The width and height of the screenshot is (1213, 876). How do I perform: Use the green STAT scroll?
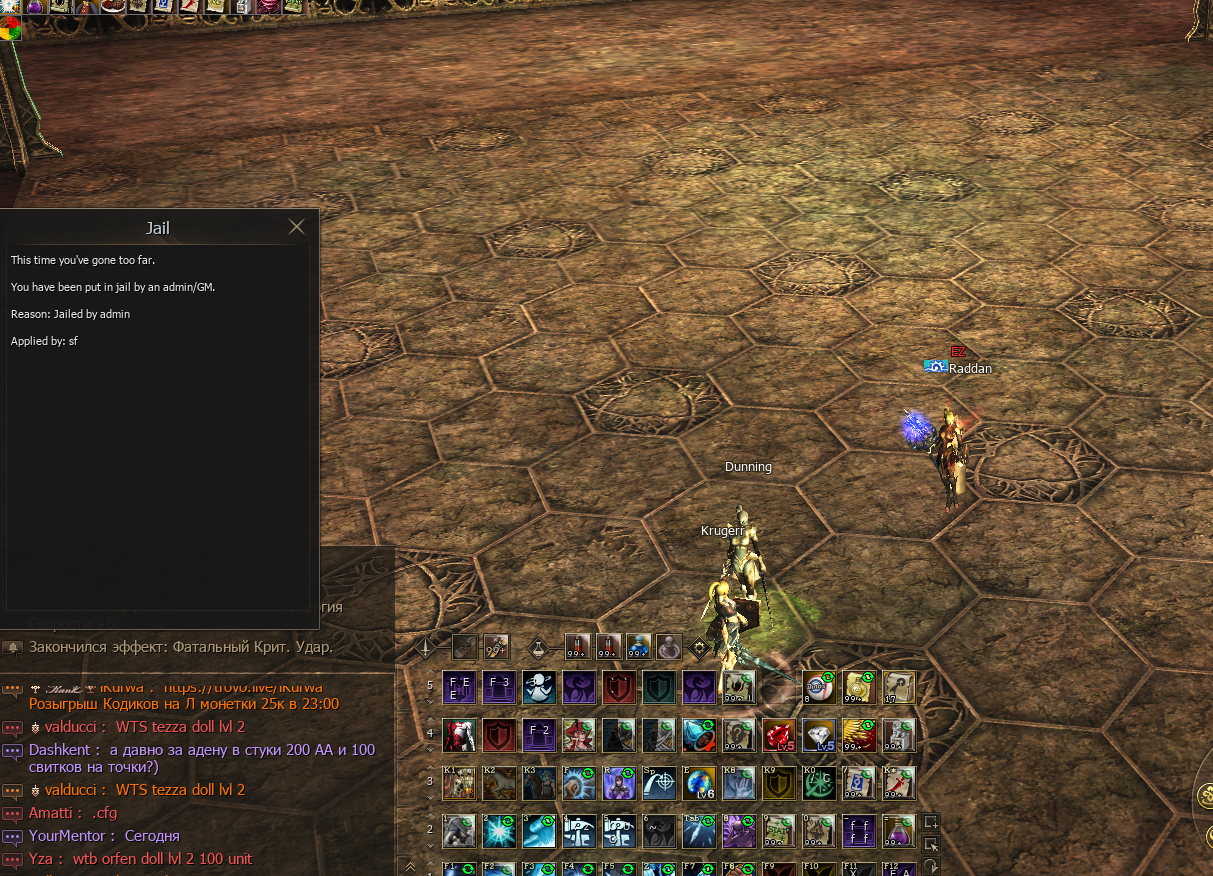pos(778,830)
